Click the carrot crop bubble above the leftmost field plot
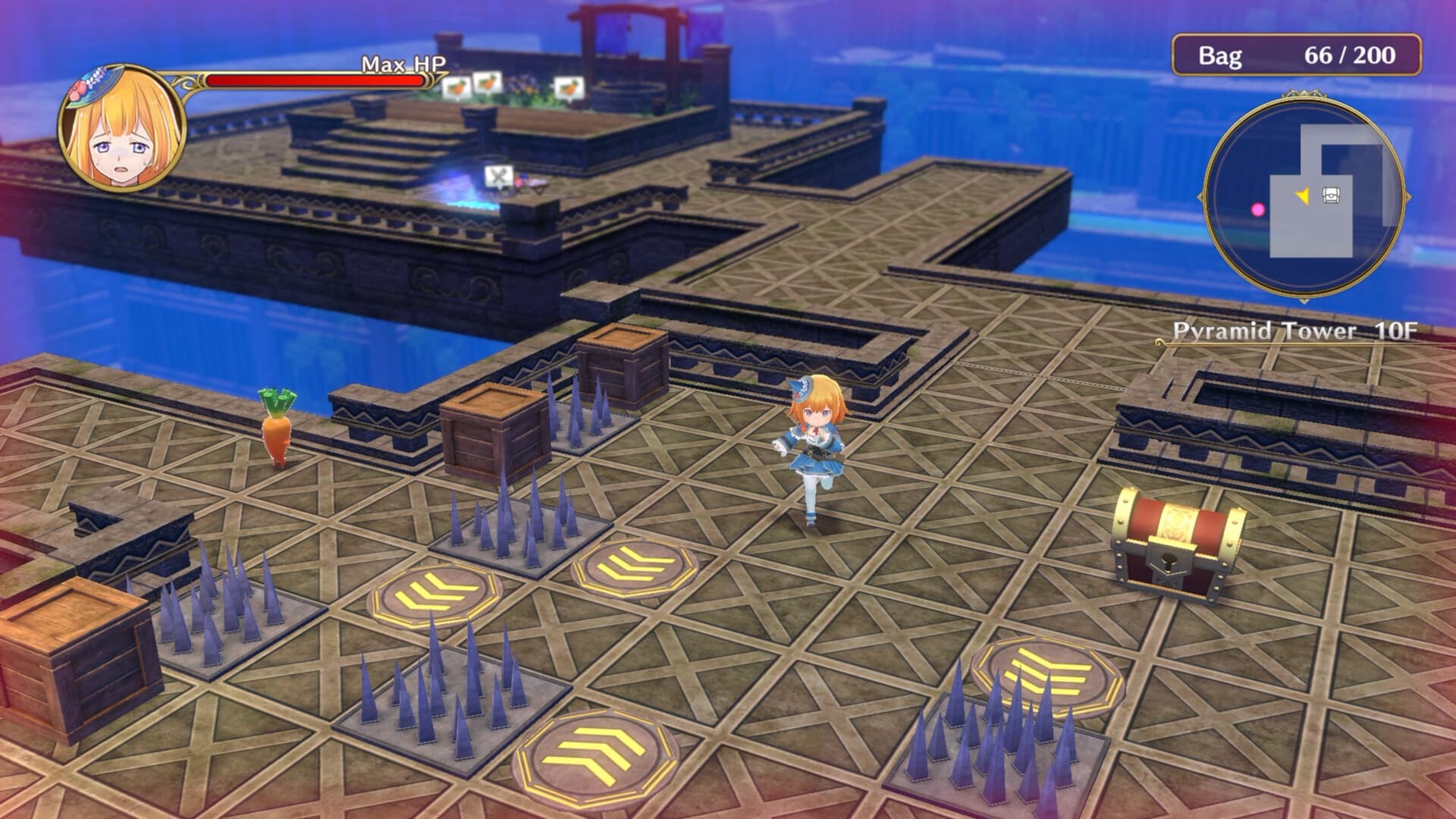The width and height of the screenshot is (1456, 819). point(457,86)
